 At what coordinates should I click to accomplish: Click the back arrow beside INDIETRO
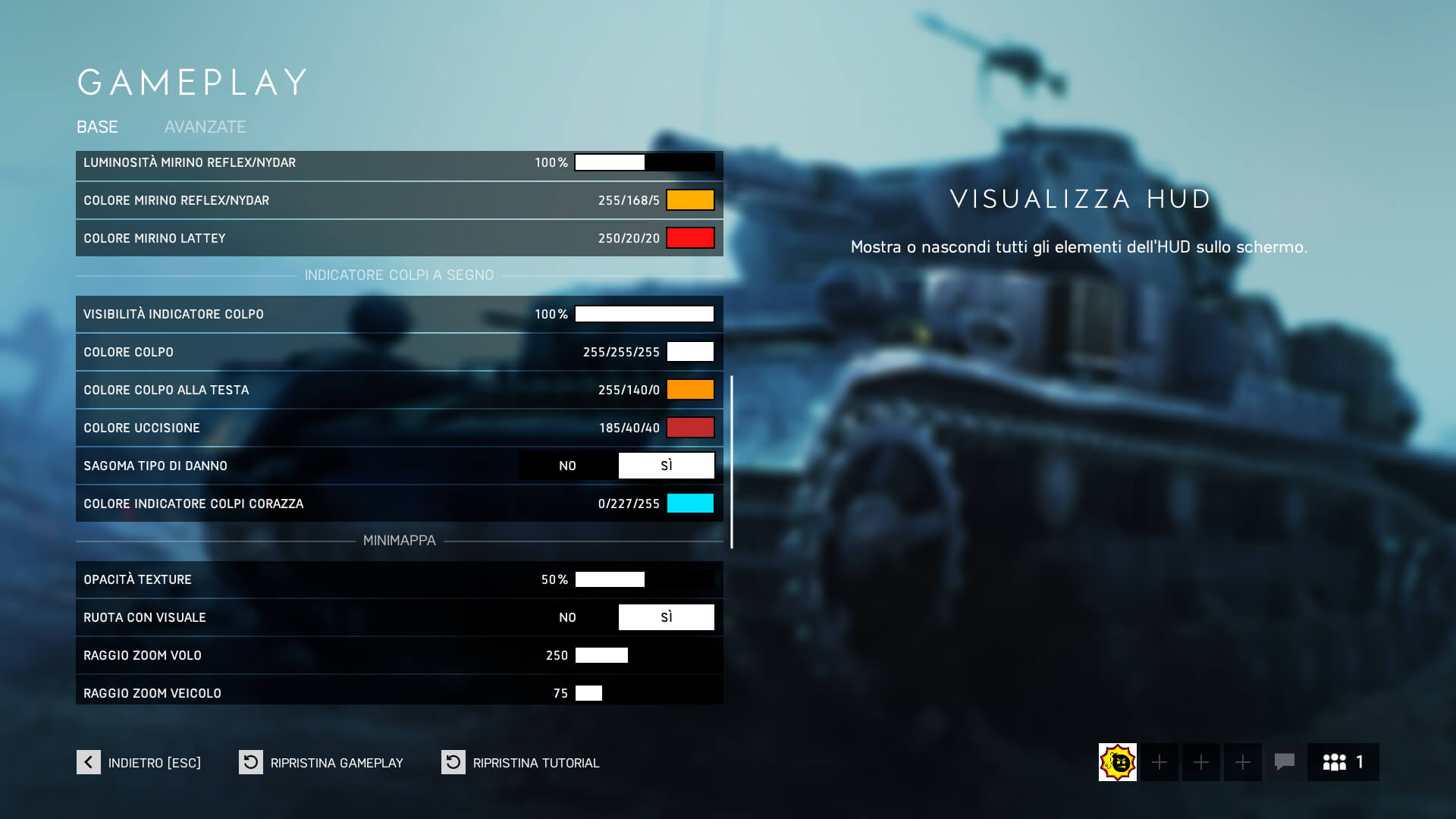(87, 762)
